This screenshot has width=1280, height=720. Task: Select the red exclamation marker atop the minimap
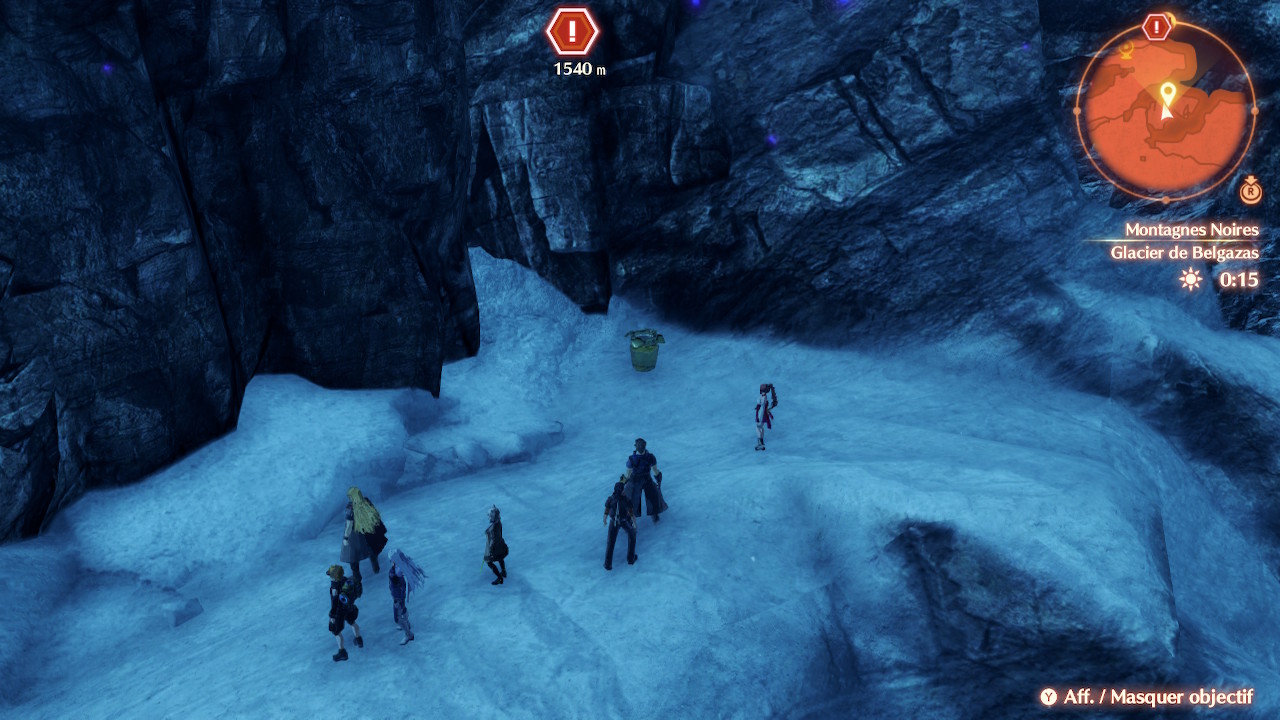pyautogui.click(x=1157, y=27)
